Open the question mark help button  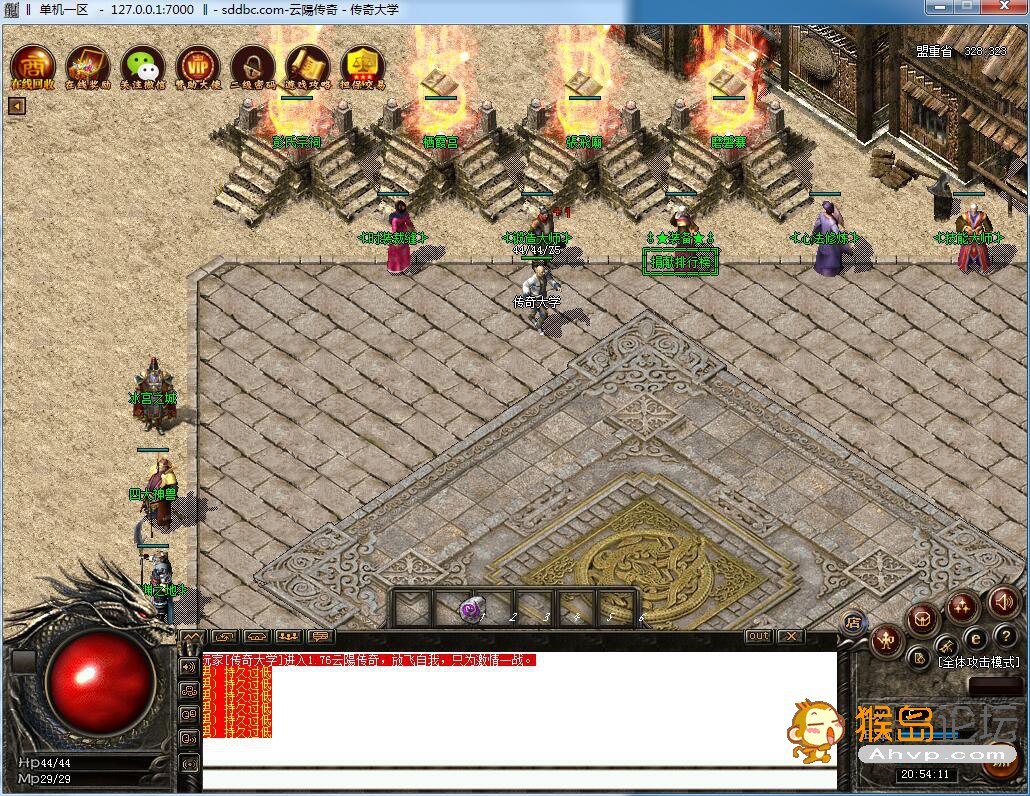(x=1004, y=636)
